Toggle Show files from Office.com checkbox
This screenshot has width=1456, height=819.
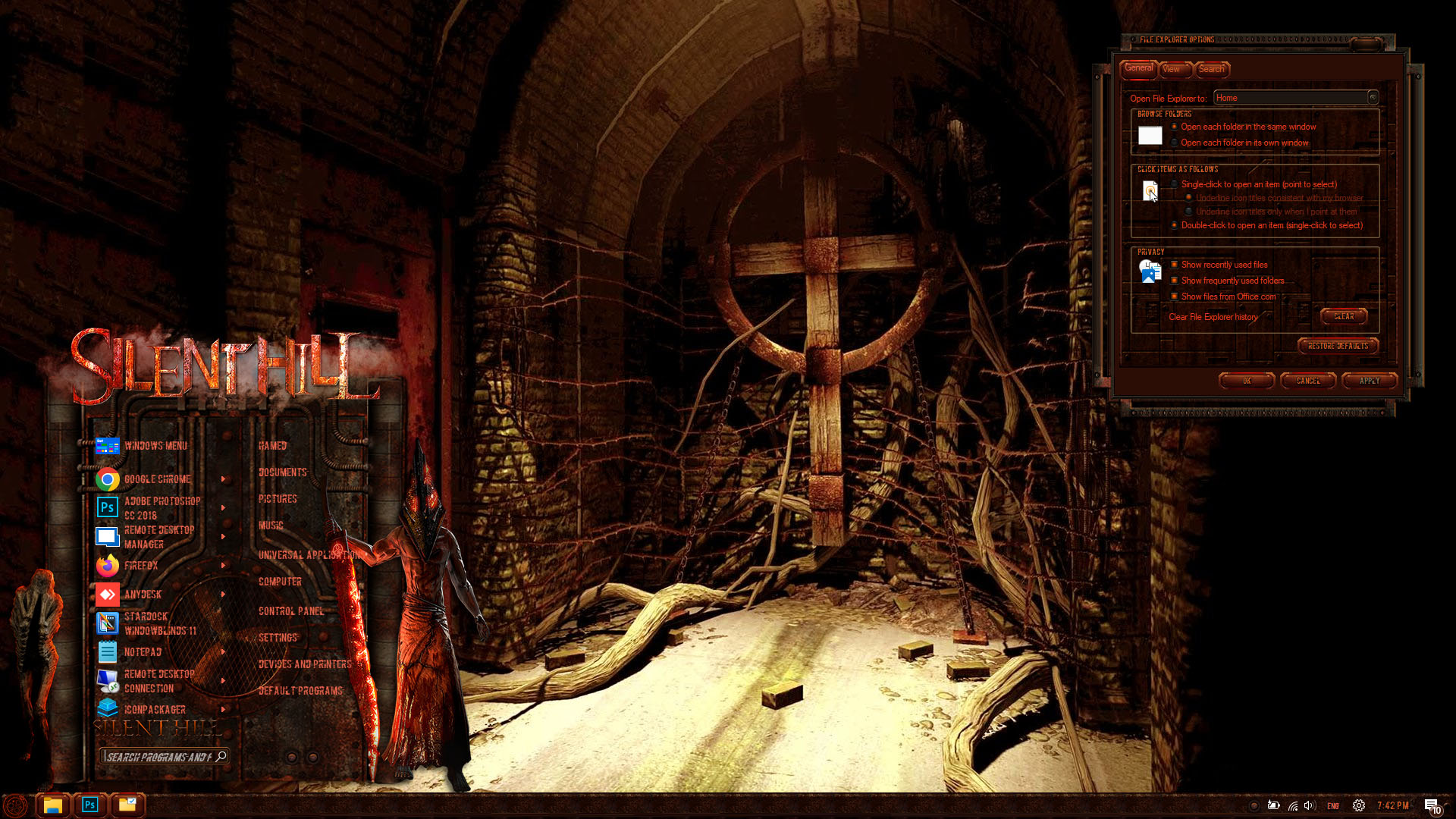coord(1175,297)
